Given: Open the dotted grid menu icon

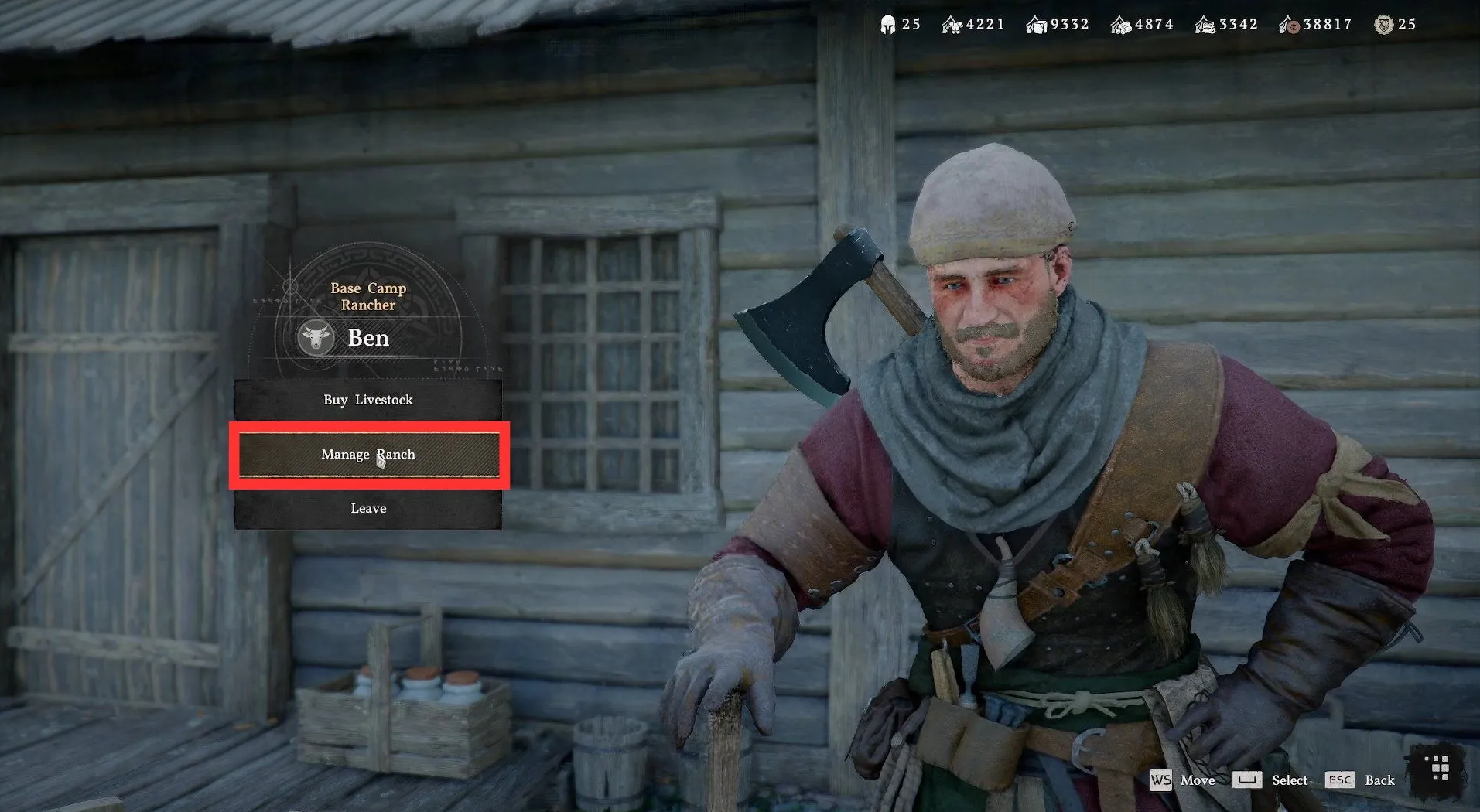Looking at the screenshot, I should [1440, 769].
